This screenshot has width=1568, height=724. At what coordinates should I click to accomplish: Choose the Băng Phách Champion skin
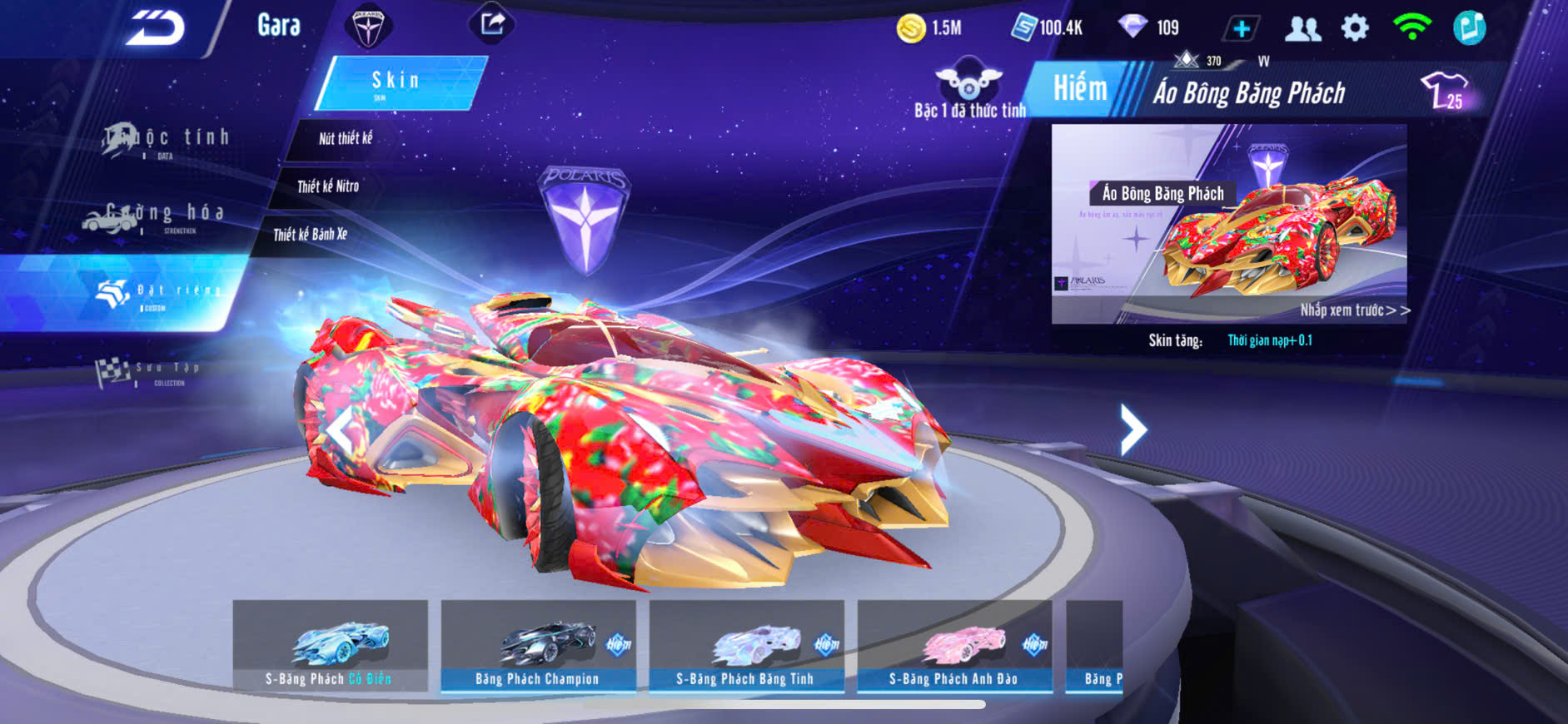click(538, 646)
